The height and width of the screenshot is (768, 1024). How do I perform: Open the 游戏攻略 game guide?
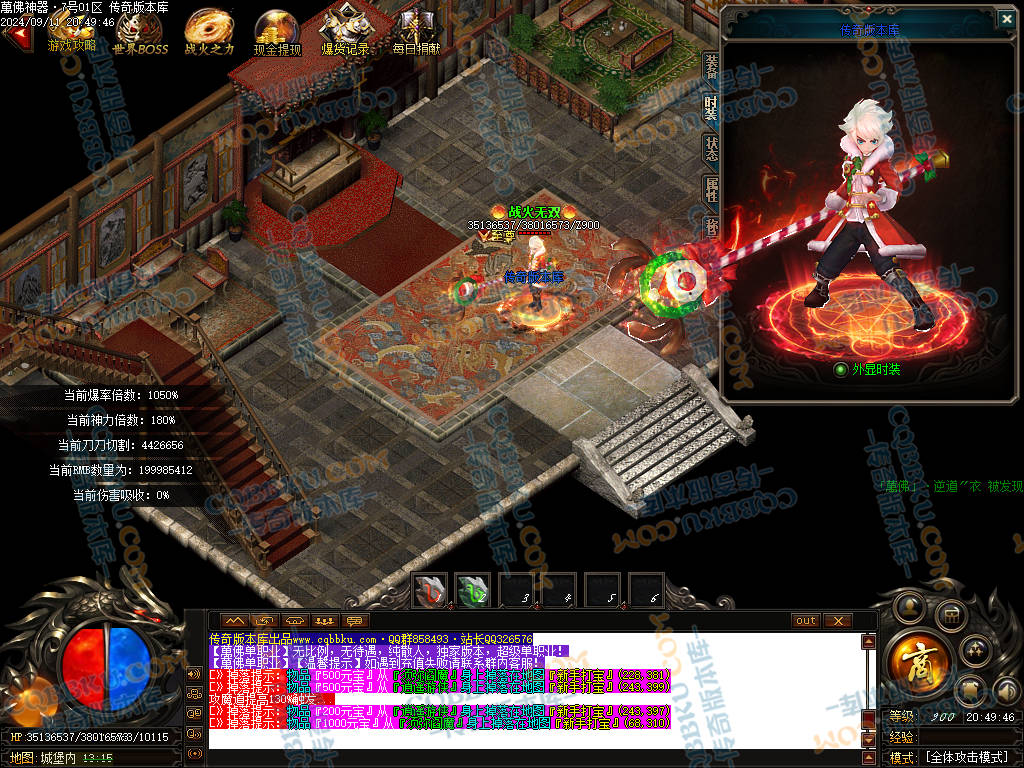pyautogui.click(x=72, y=30)
